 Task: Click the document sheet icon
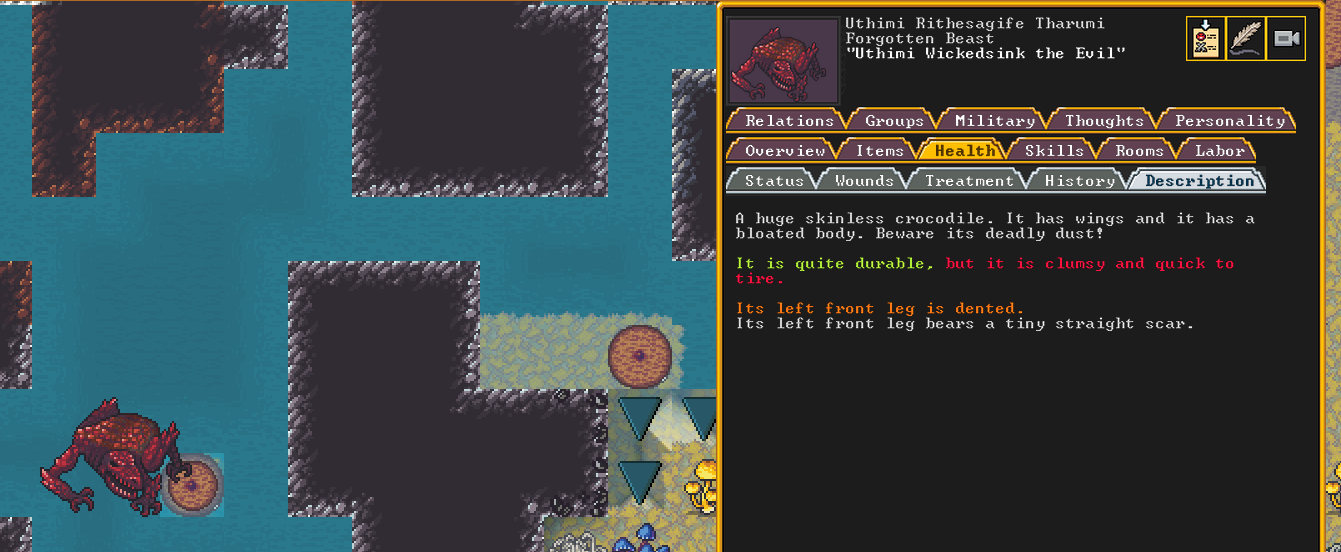click(1205, 39)
